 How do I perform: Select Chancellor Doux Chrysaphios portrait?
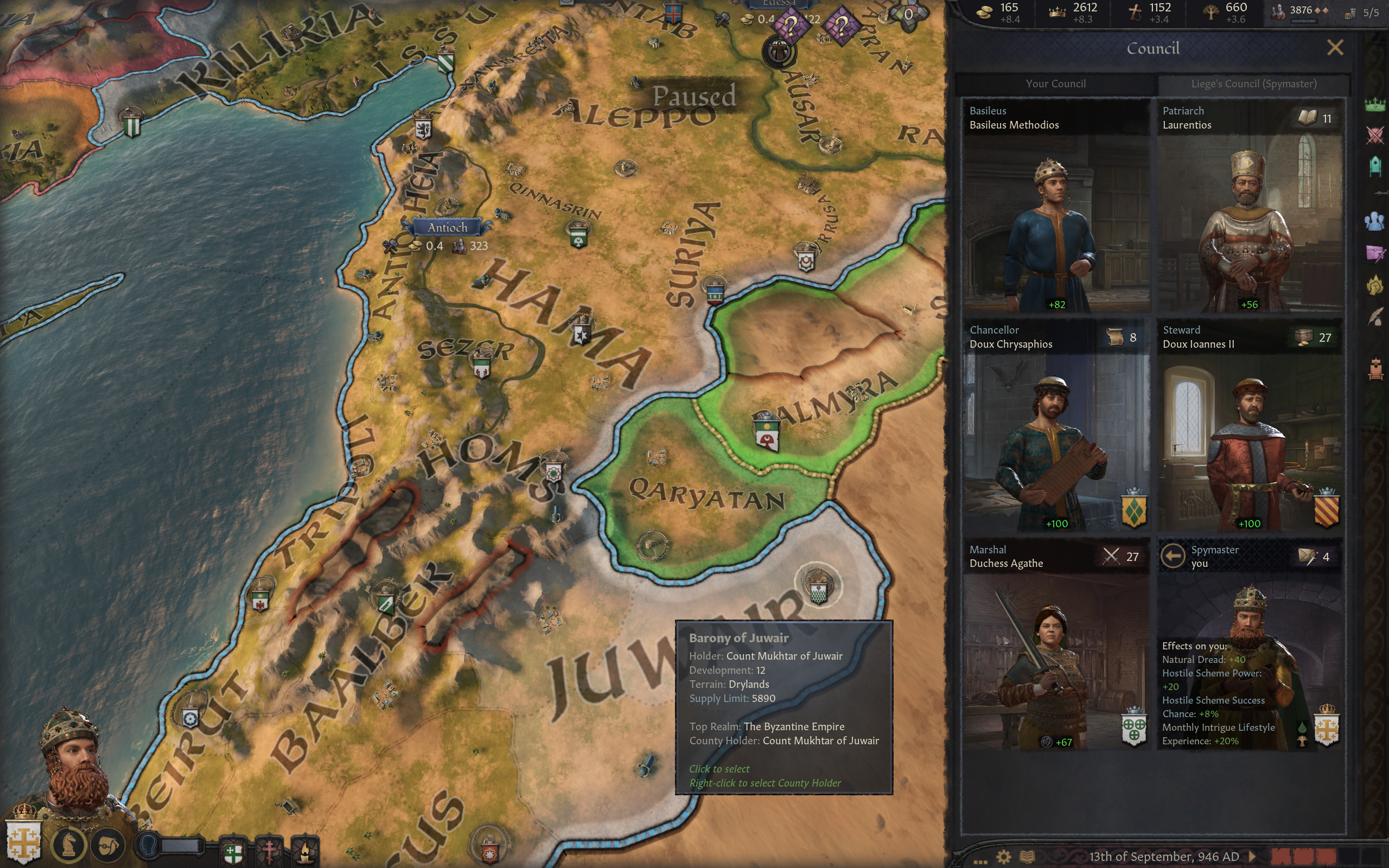point(1056,442)
